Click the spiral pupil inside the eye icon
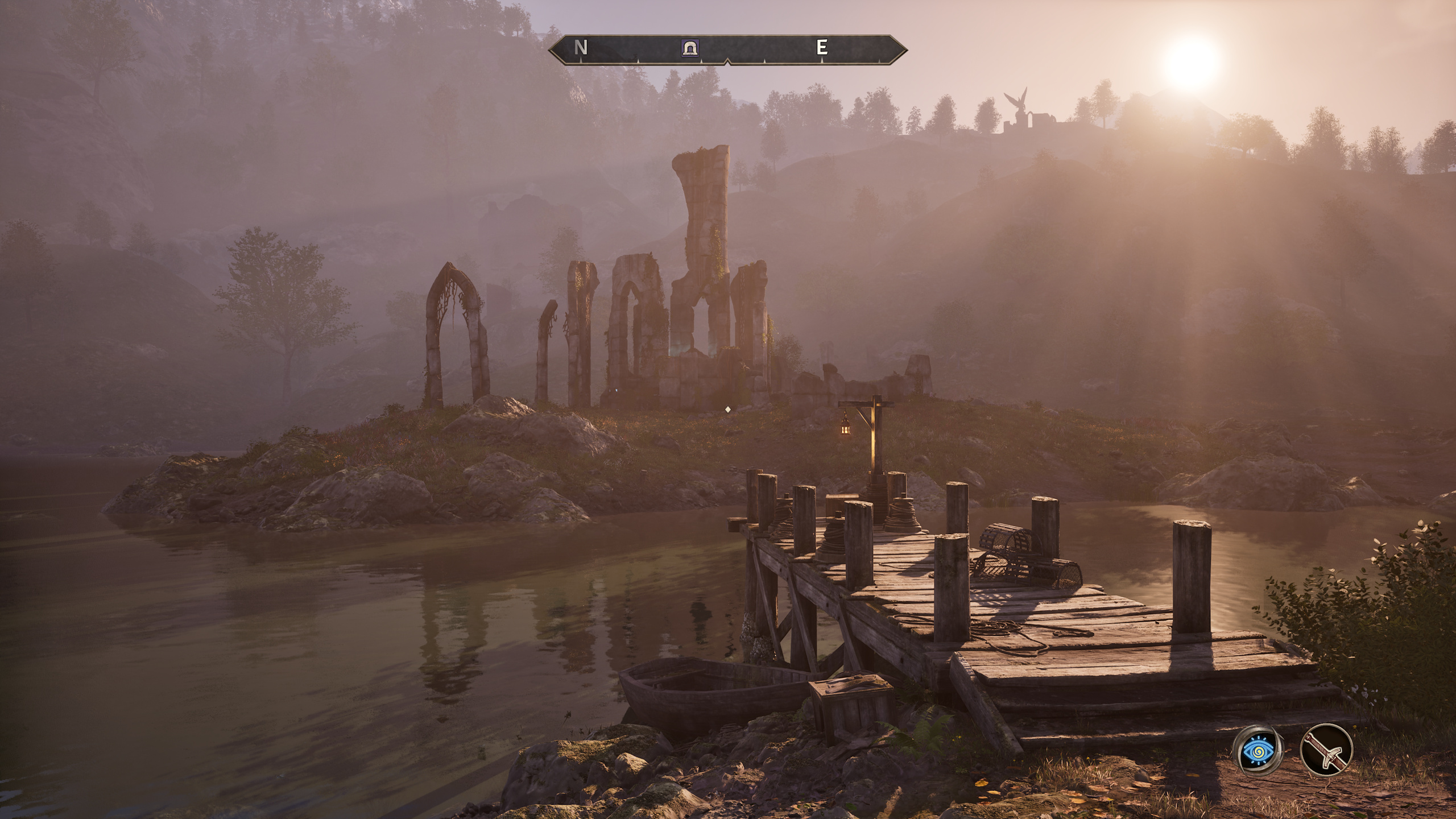The image size is (1456, 819). click(1260, 752)
